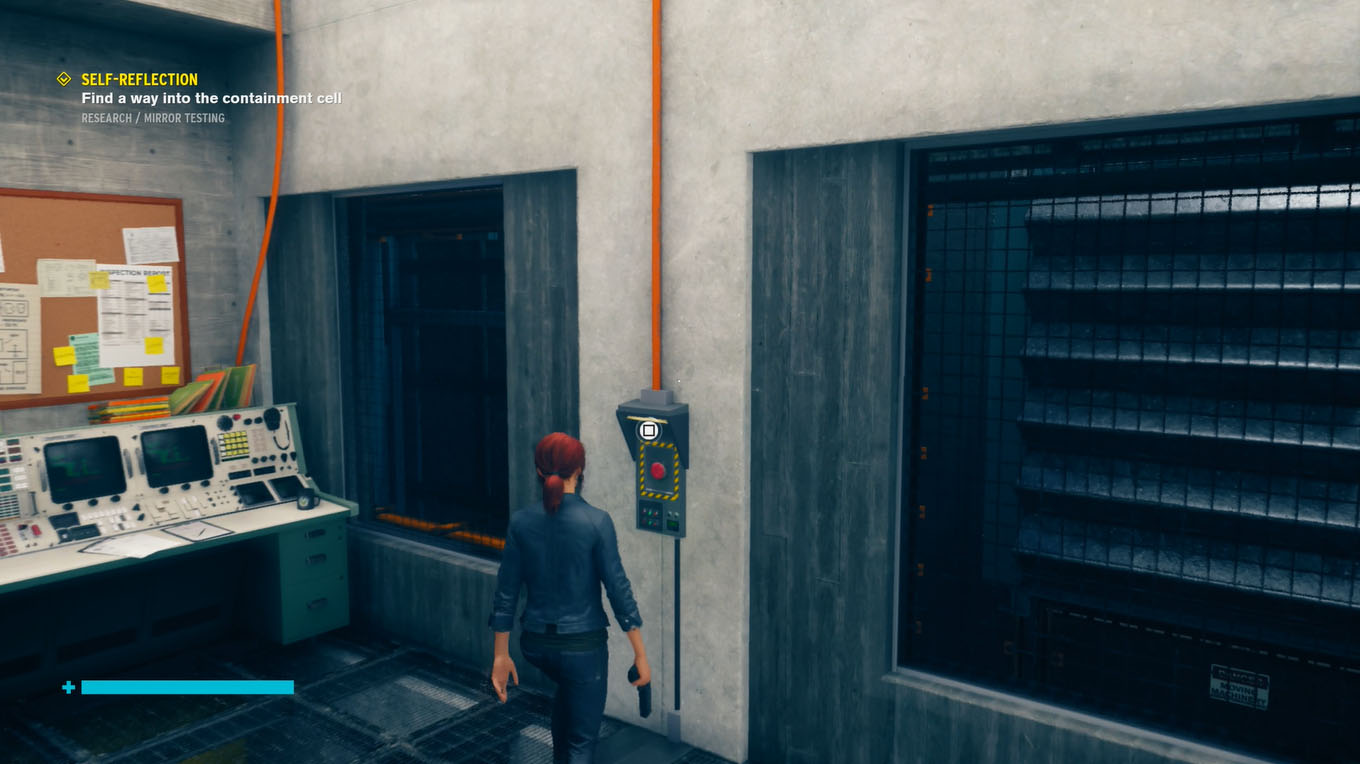Select the SELF-REFLECTION objective diamond icon
The height and width of the screenshot is (764, 1360).
[63, 78]
